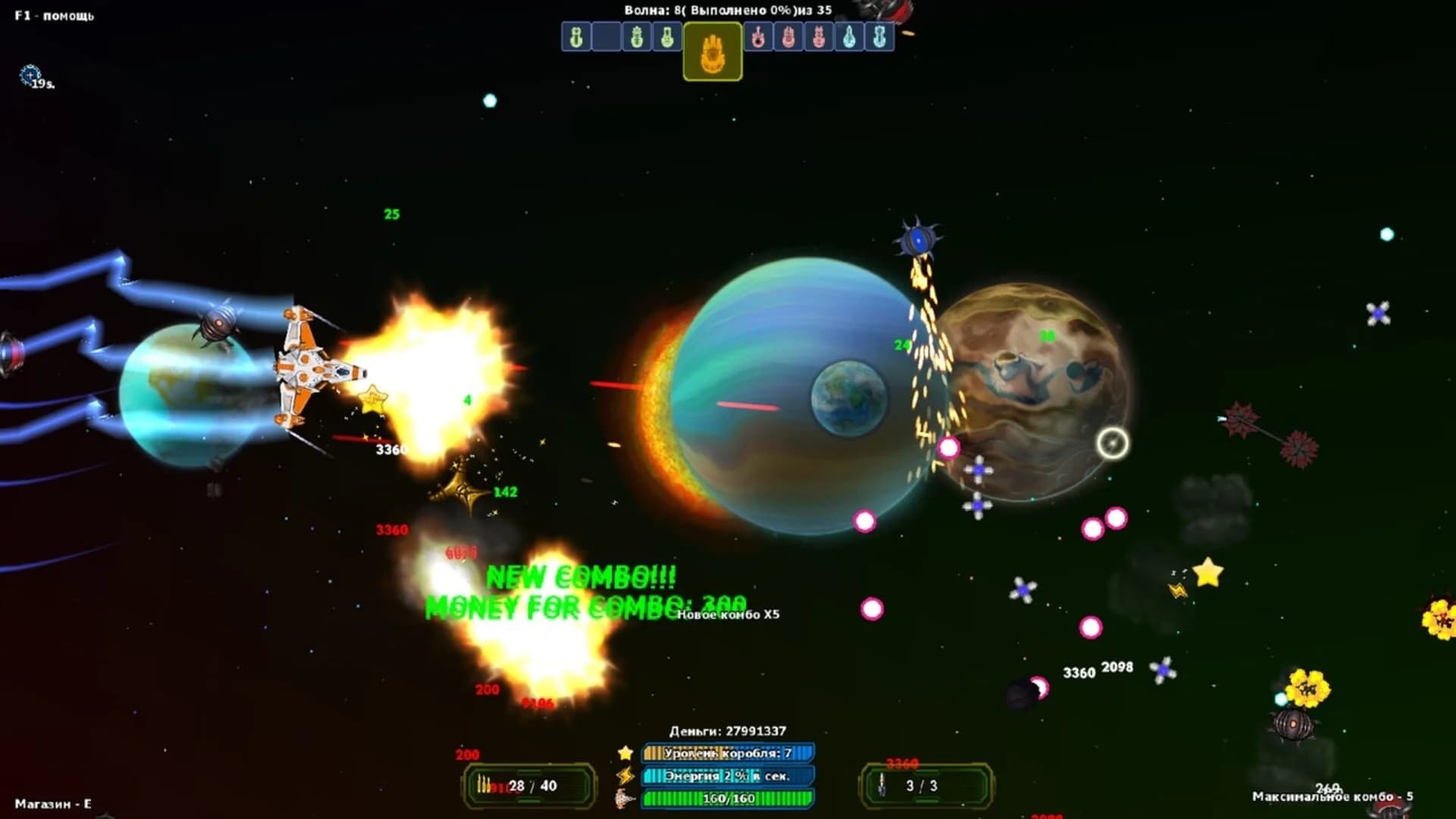The image size is (1456, 819).
Task: Select the leftmost pink weapon icon
Action: pyautogui.click(x=758, y=36)
